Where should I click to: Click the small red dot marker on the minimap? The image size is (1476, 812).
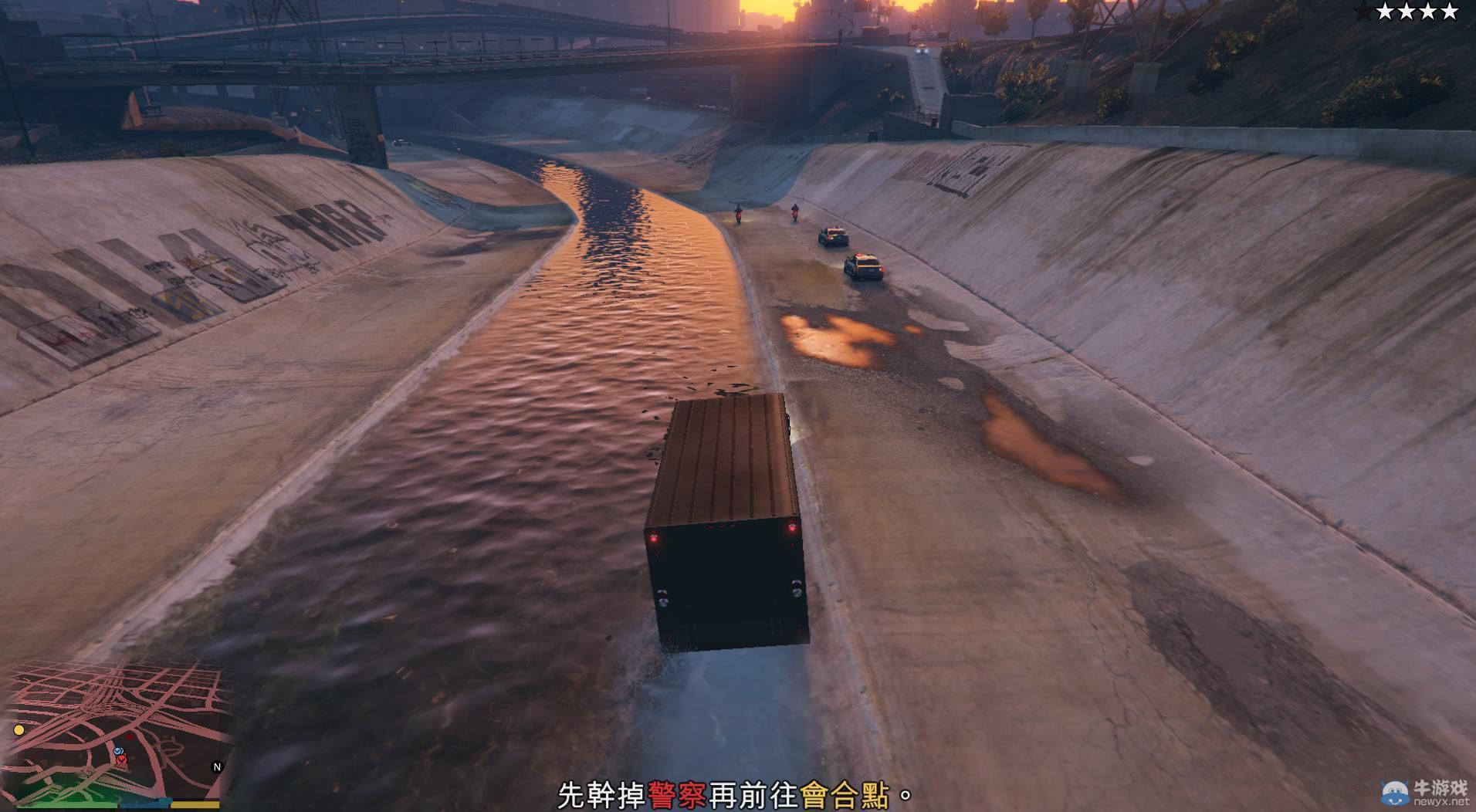point(130,738)
